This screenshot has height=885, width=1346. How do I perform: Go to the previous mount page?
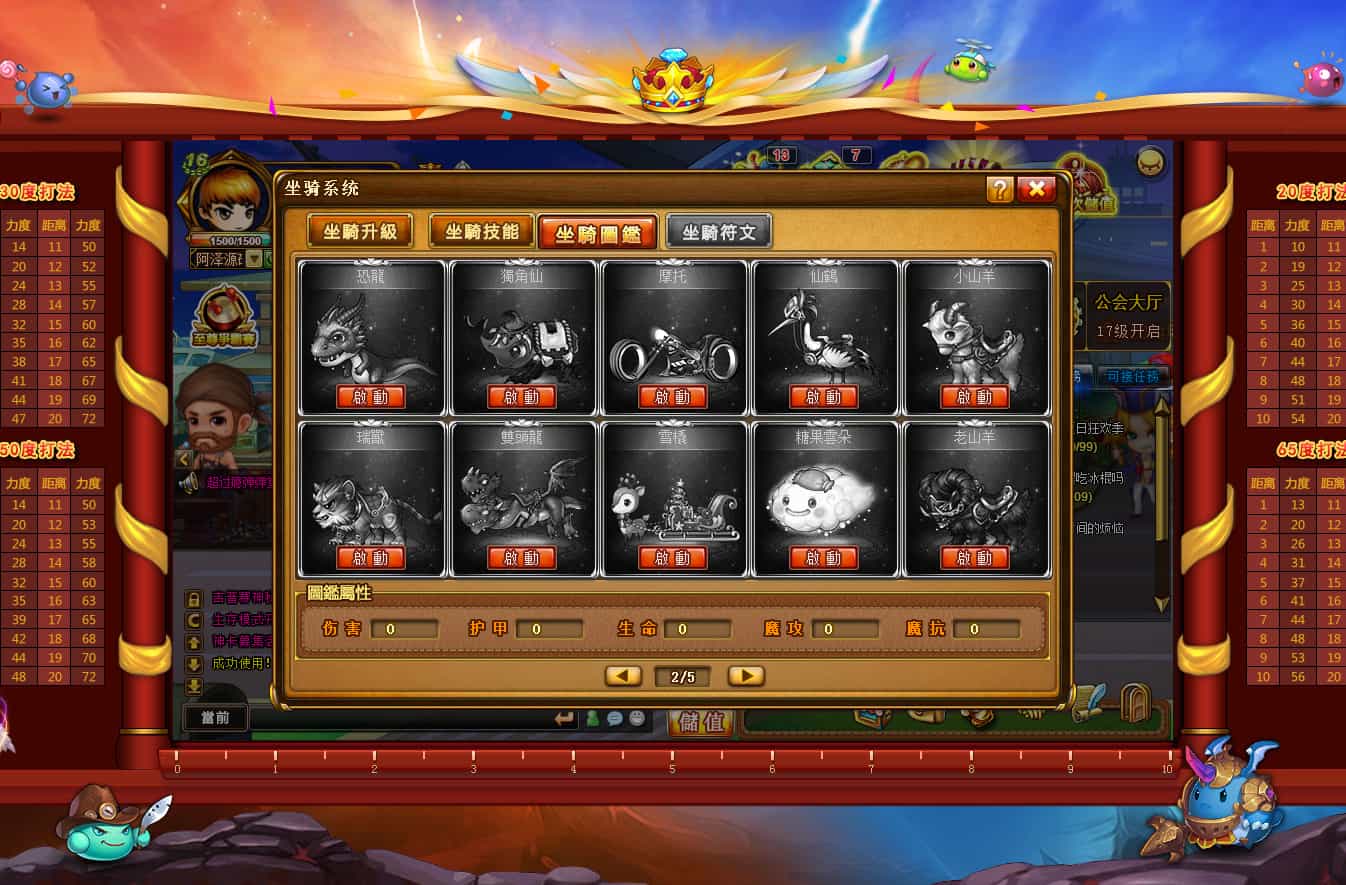tap(623, 676)
